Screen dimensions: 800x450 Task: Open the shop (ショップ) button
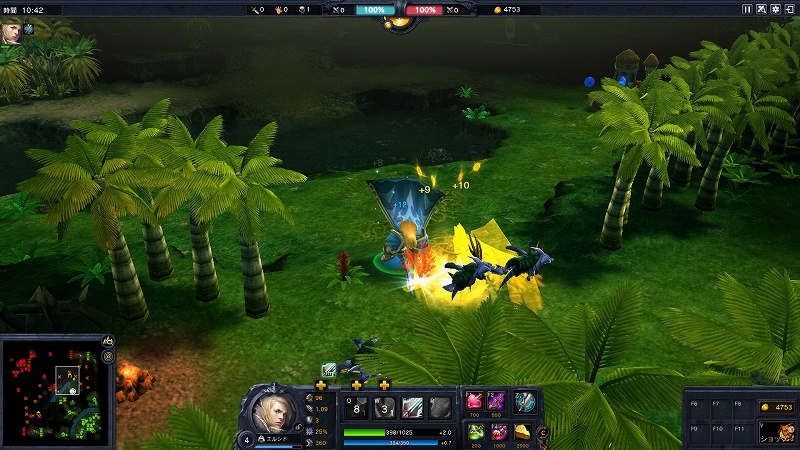pos(776,432)
